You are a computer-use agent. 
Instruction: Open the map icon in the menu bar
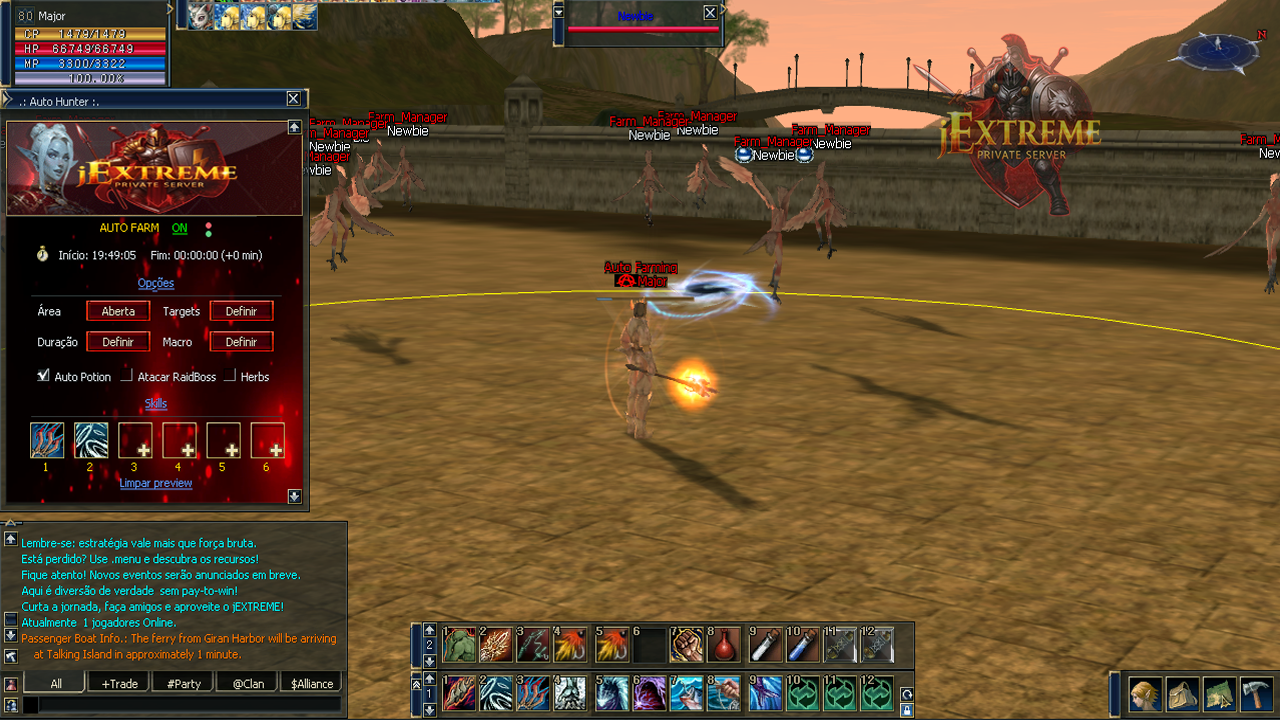(x=1219, y=693)
